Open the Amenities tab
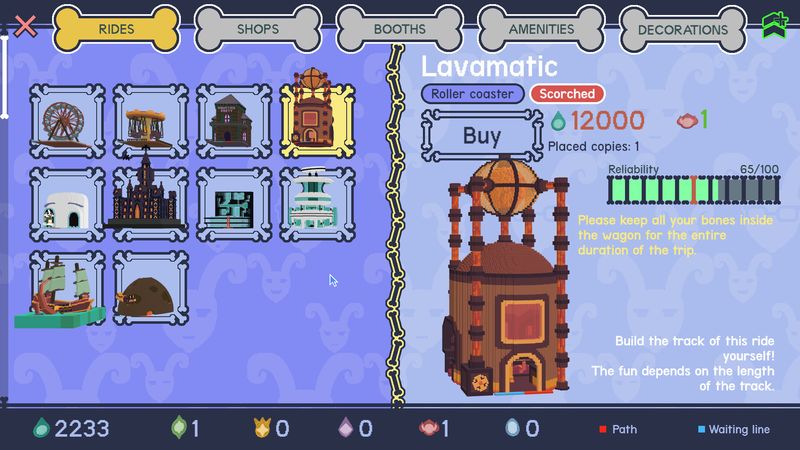This screenshot has width=800, height=450. tap(541, 29)
